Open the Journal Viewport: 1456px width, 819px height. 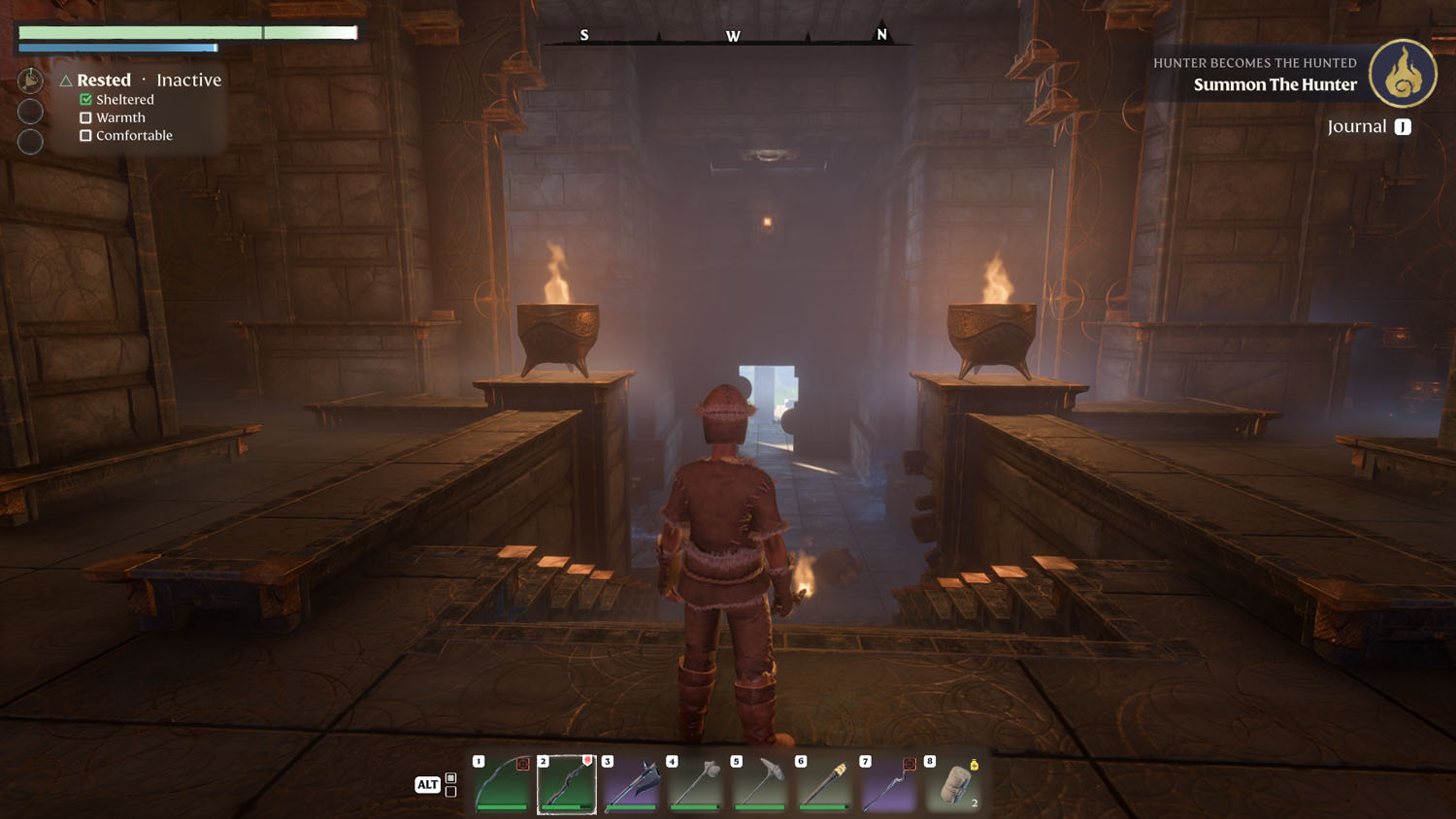point(1369,127)
